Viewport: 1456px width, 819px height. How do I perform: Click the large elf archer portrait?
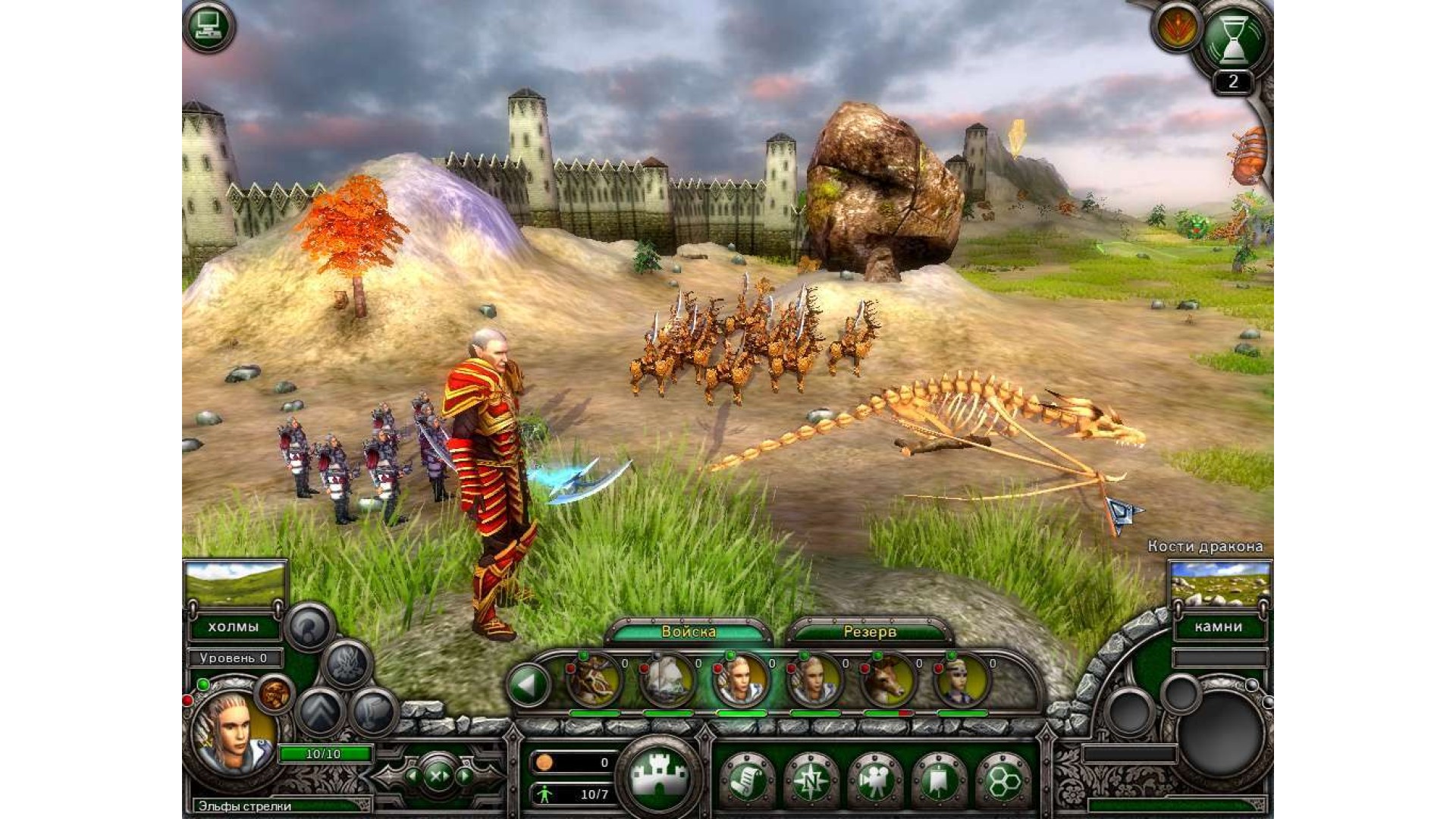pos(233,732)
